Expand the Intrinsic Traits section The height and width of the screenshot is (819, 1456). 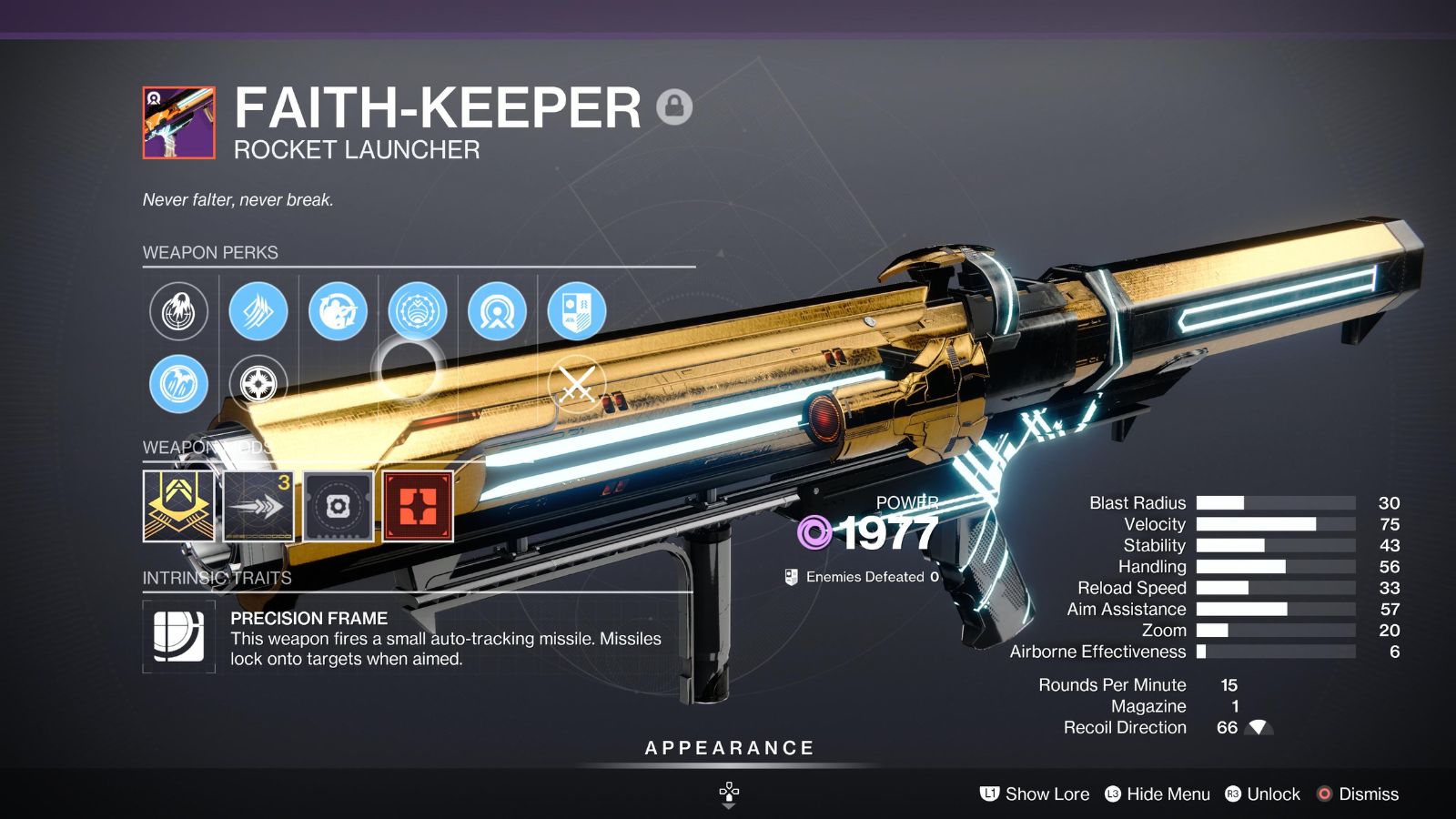[x=216, y=576]
